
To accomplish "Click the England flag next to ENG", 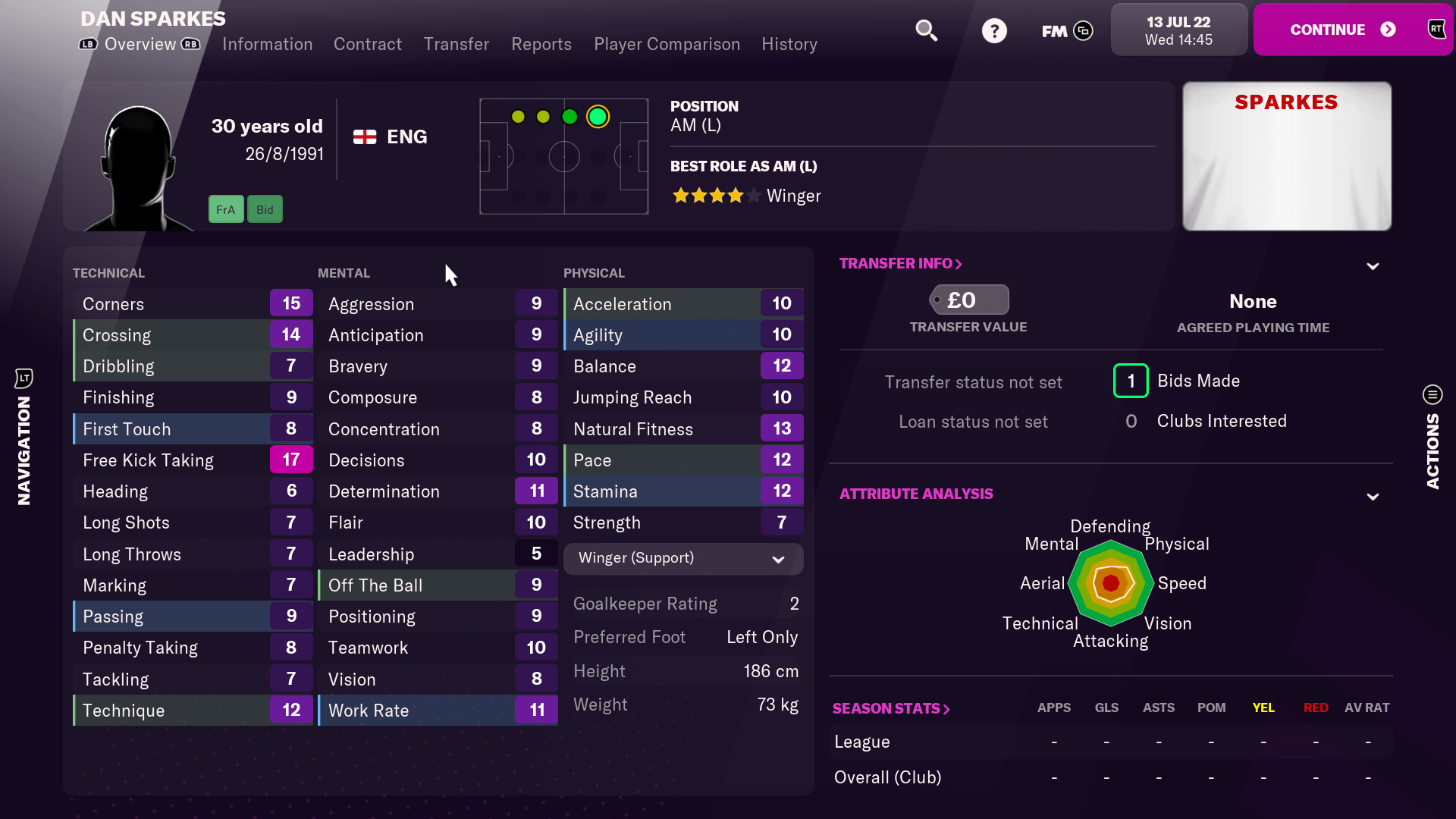I will 364,136.
